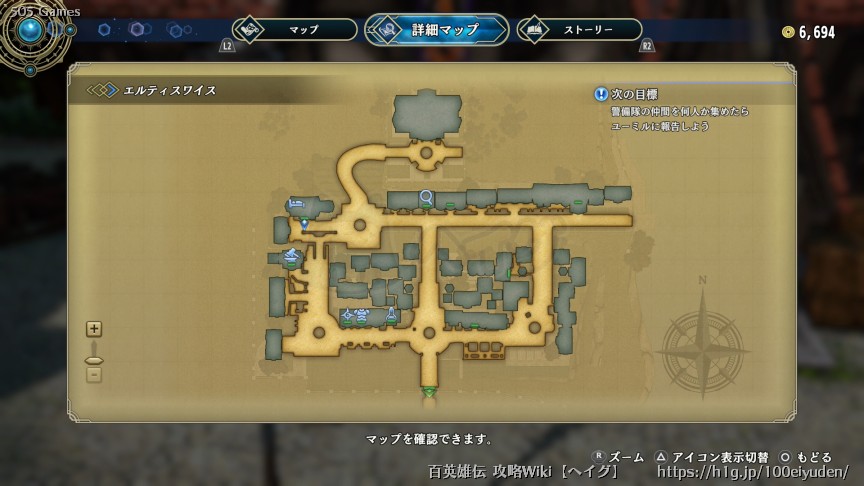Zoom out with the minus button

94,375
